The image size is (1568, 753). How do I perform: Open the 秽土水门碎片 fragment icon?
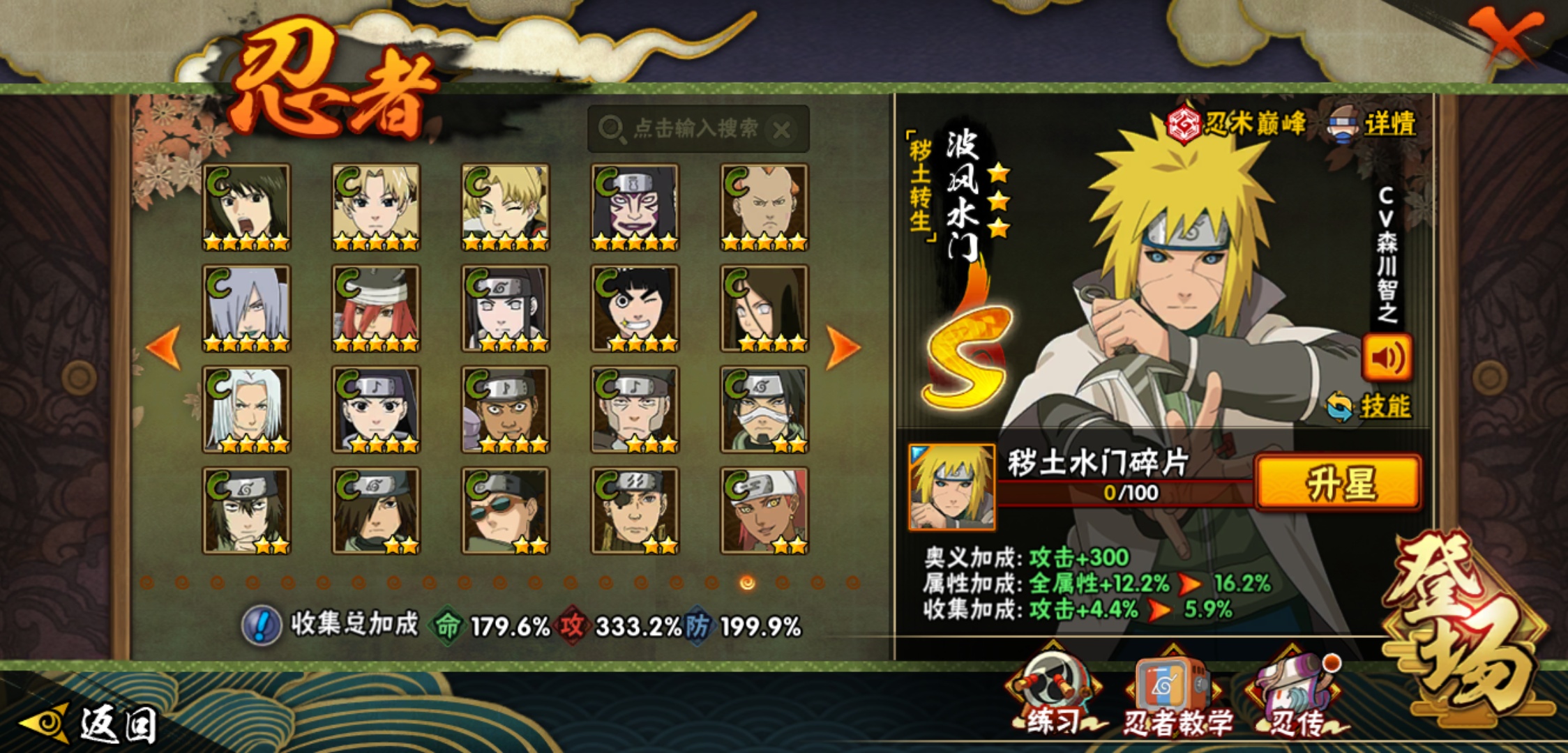tap(951, 487)
